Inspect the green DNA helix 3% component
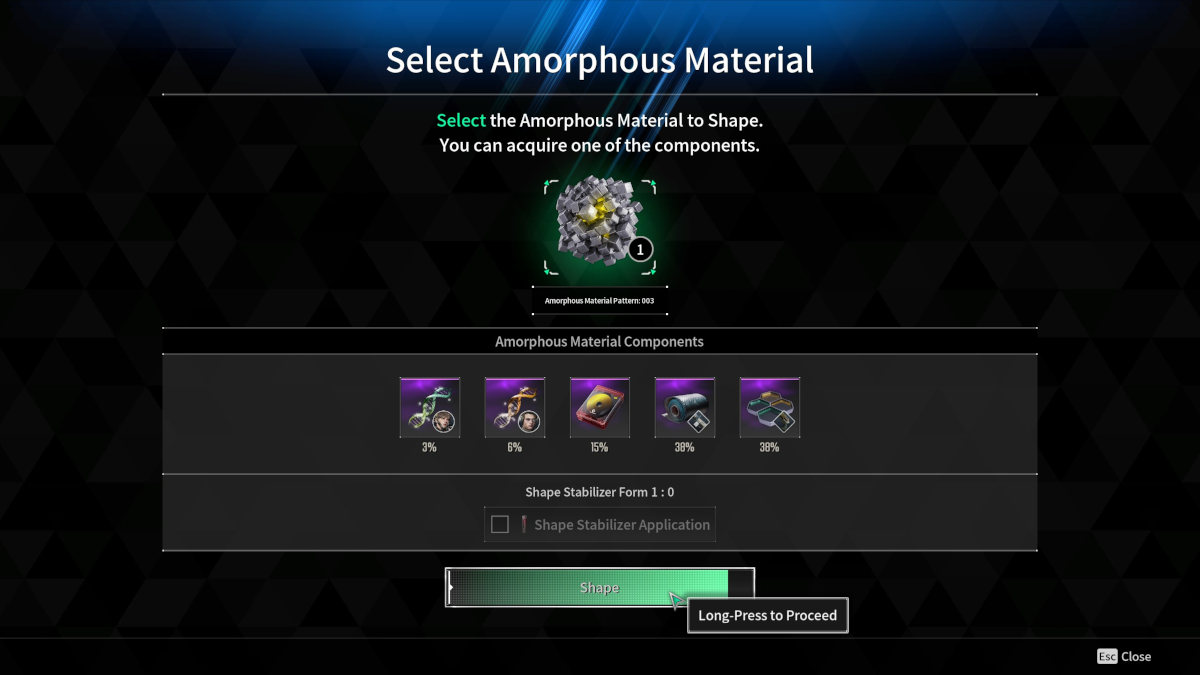This screenshot has width=1200, height=675. (430, 407)
